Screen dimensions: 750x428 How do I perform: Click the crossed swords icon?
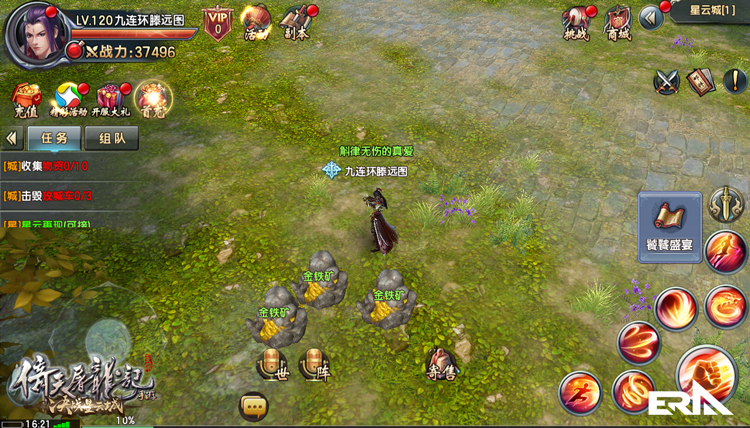point(667,81)
